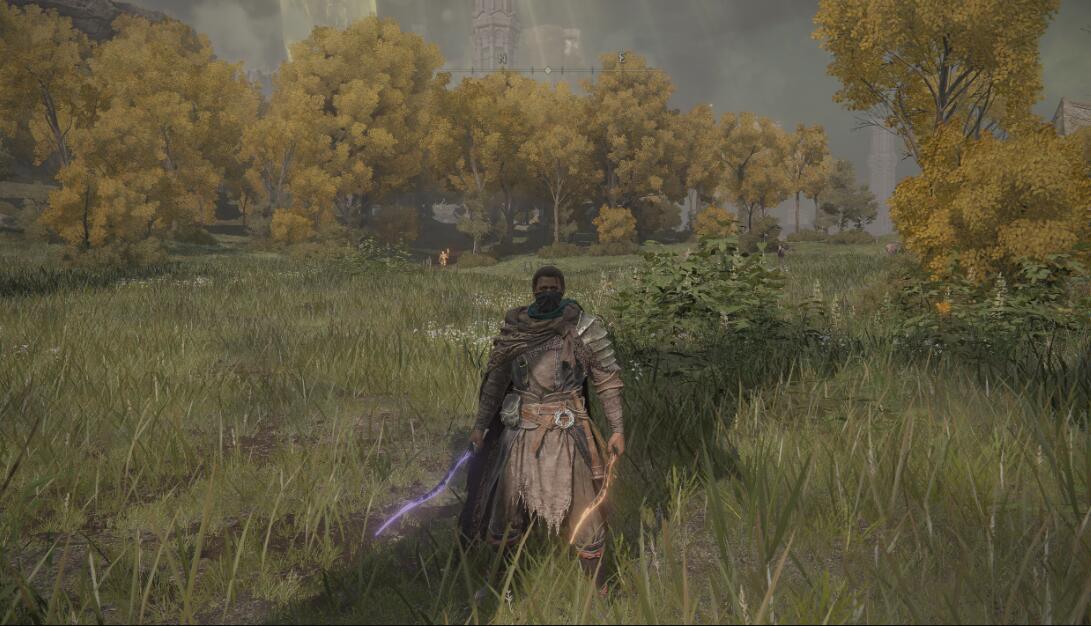Click the compass bar's center diamond marker
The width and height of the screenshot is (1091, 626).
pos(546,69)
